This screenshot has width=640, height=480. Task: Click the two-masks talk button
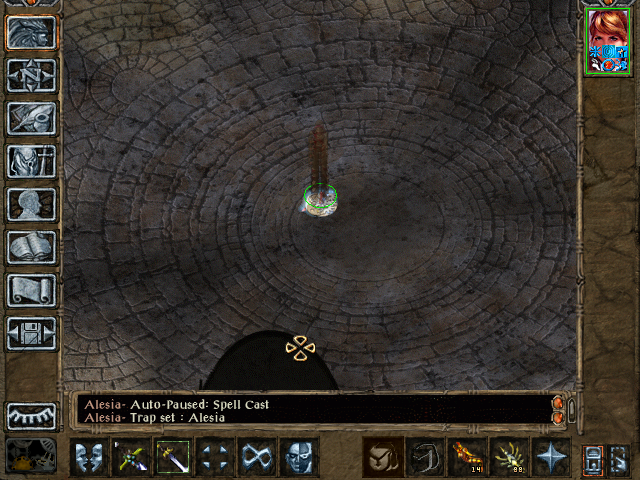[x=89, y=458]
